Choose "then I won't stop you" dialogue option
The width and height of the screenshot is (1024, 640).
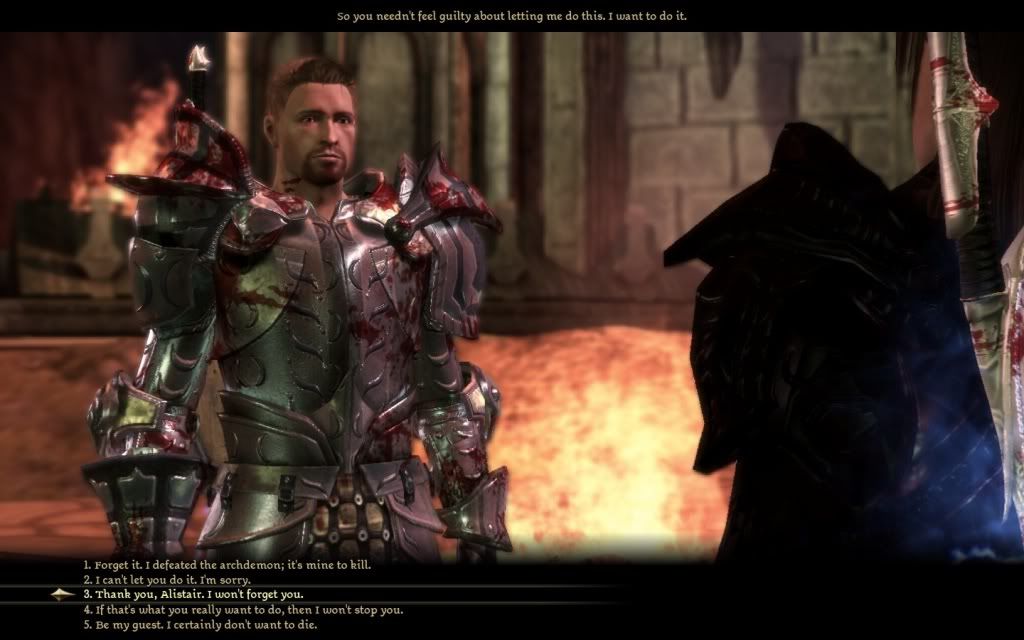(243, 609)
